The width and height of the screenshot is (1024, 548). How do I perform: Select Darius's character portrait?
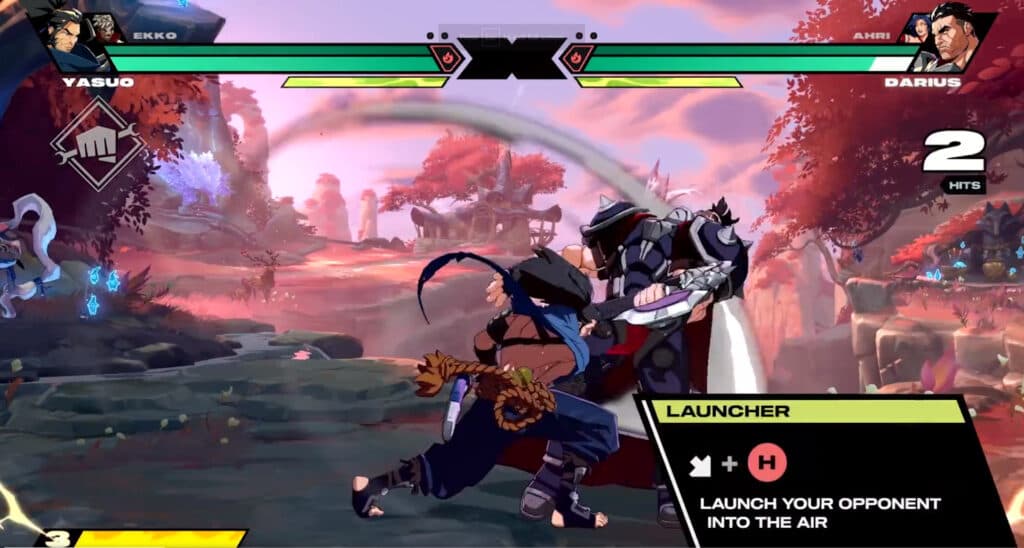tap(954, 41)
